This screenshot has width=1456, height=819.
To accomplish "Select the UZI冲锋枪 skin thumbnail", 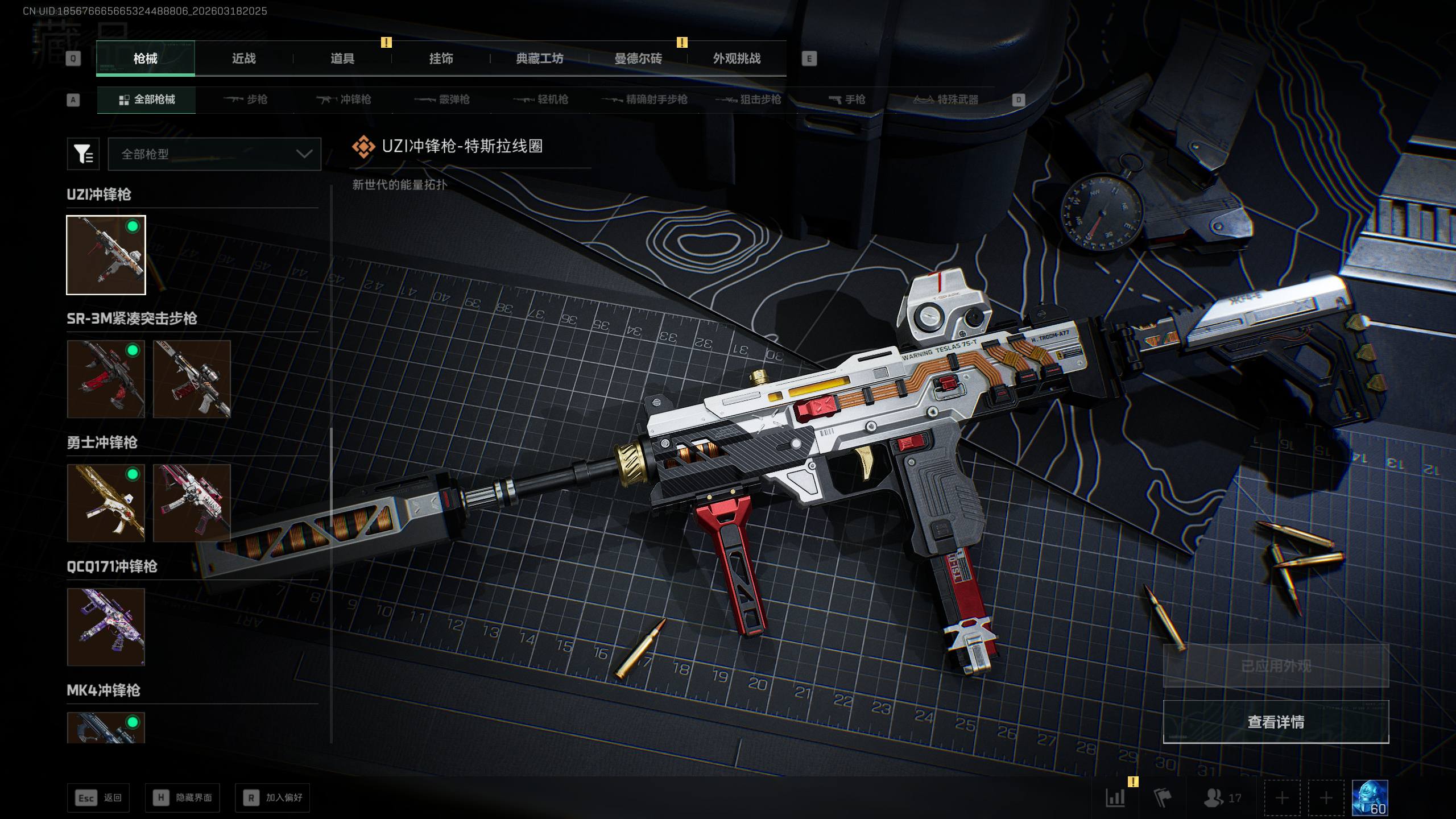I will (106, 255).
